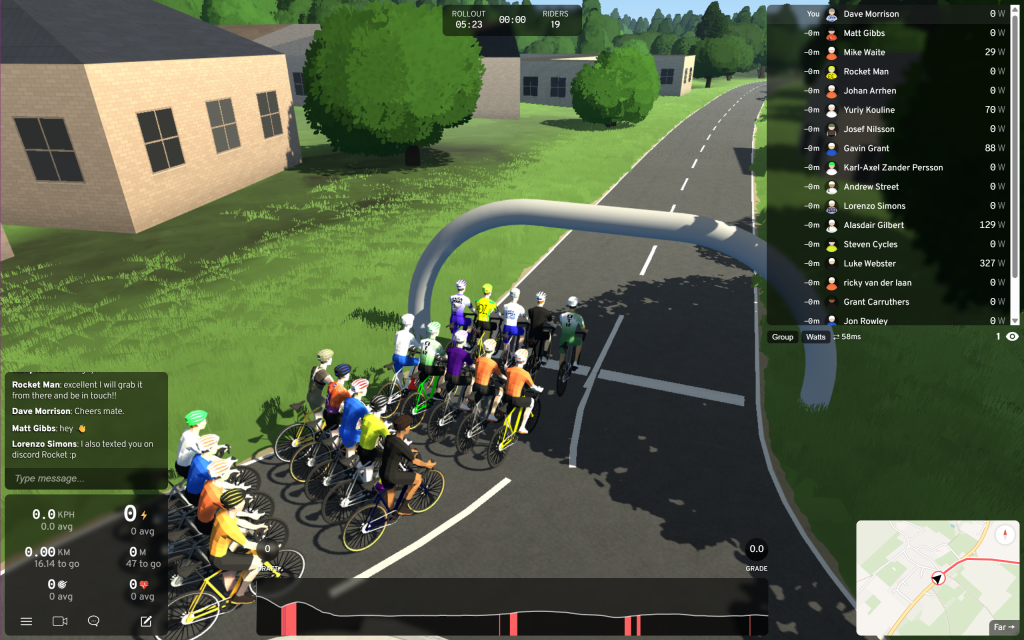Select Yuriy Kouline in the rider list

pos(869,110)
